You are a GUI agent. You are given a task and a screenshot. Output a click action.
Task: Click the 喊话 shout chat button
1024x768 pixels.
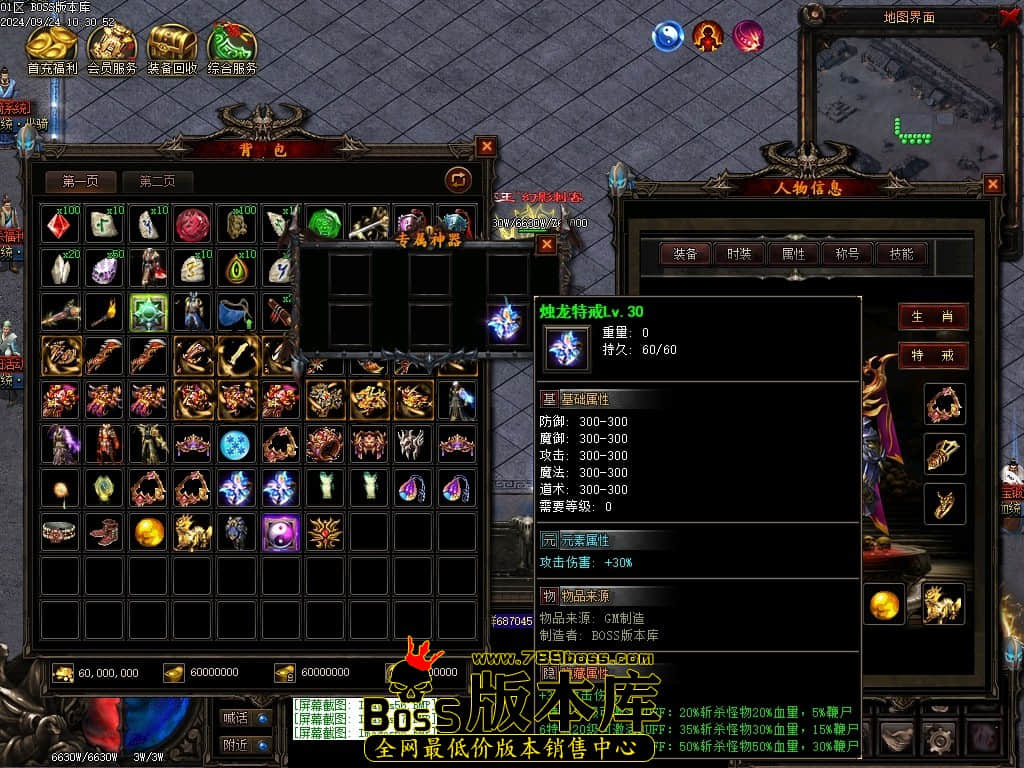(245, 717)
